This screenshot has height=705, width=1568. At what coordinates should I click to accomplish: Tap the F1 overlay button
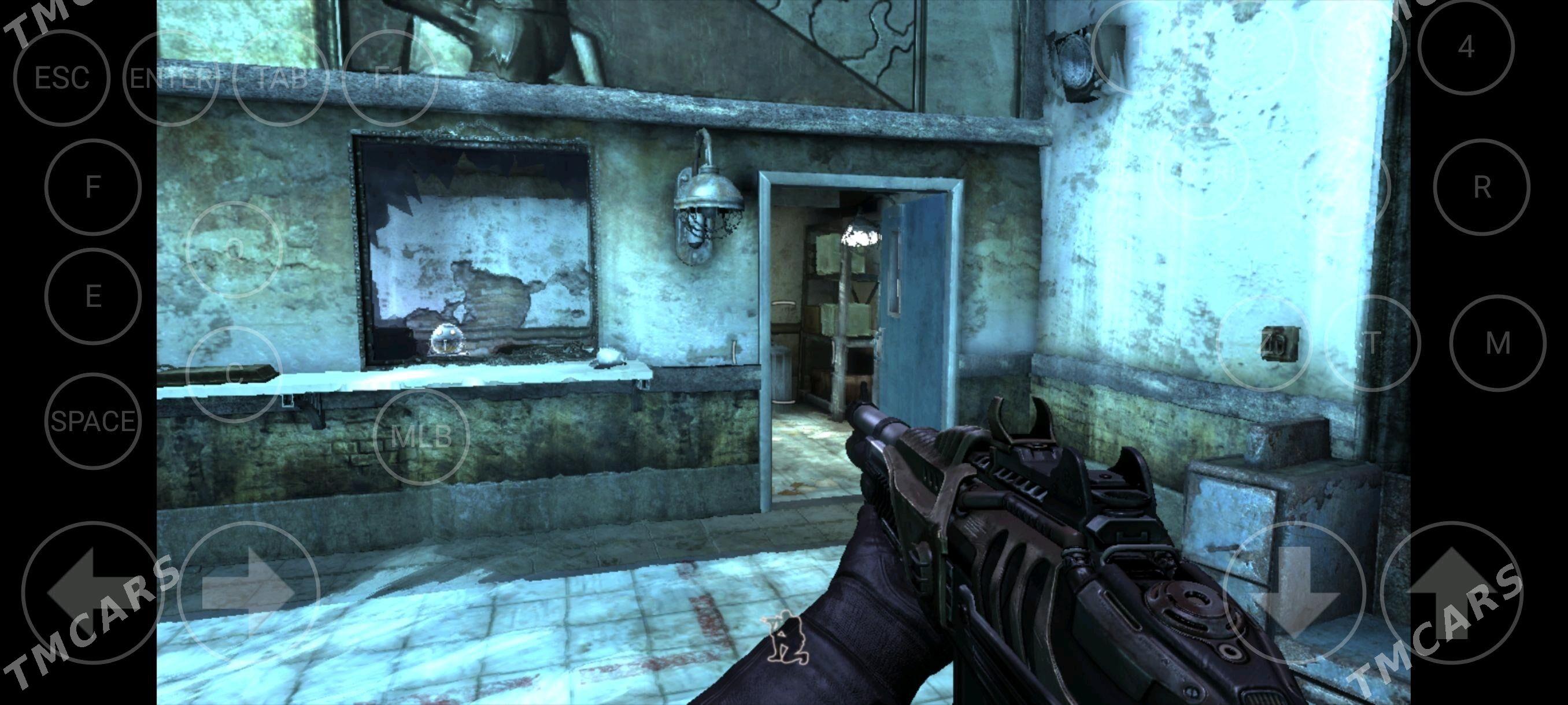point(390,79)
